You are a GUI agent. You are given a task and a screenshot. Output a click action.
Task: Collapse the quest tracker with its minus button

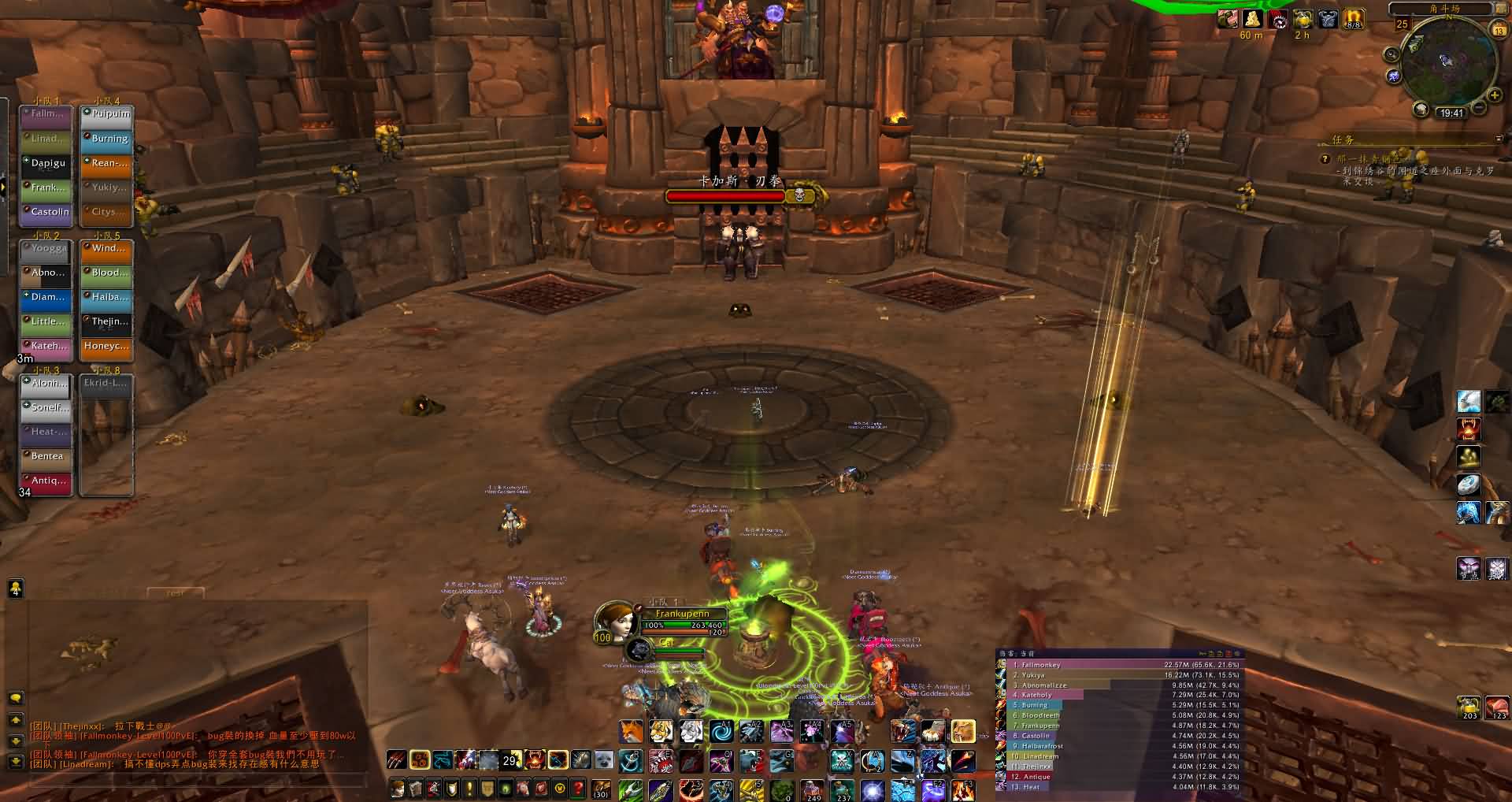pos(1499,139)
